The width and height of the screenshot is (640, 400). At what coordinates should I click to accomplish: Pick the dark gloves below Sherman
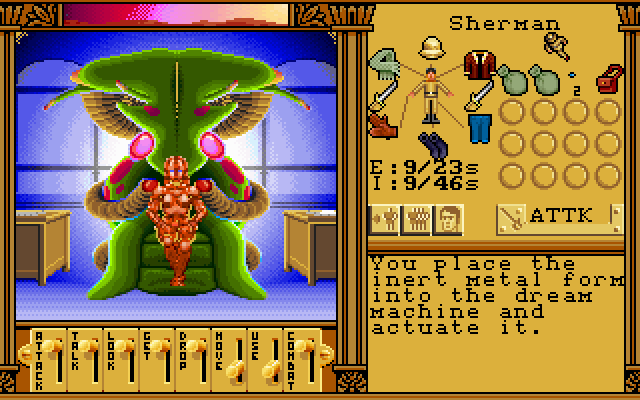(x=432, y=144)
